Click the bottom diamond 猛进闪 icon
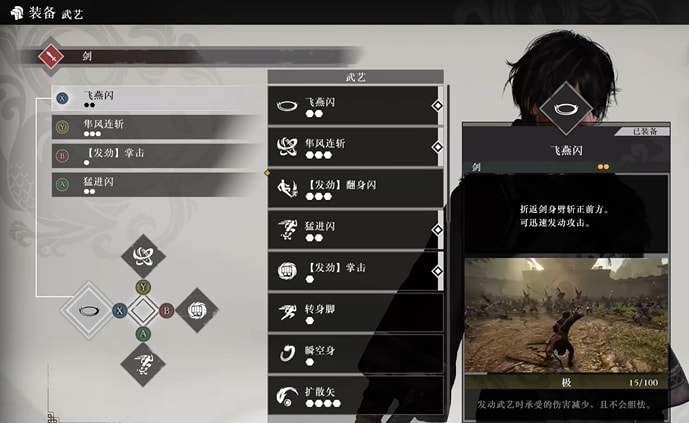The height and width of the screenshot is (423, 689). click(143, 364)
